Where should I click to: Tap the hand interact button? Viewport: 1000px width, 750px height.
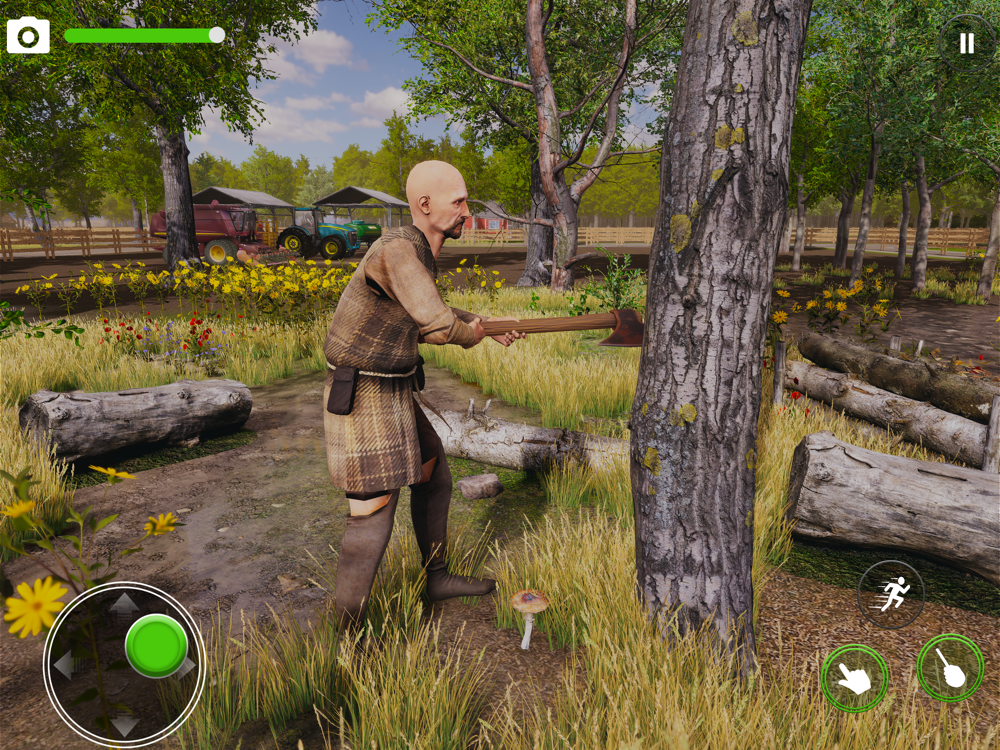855,678
